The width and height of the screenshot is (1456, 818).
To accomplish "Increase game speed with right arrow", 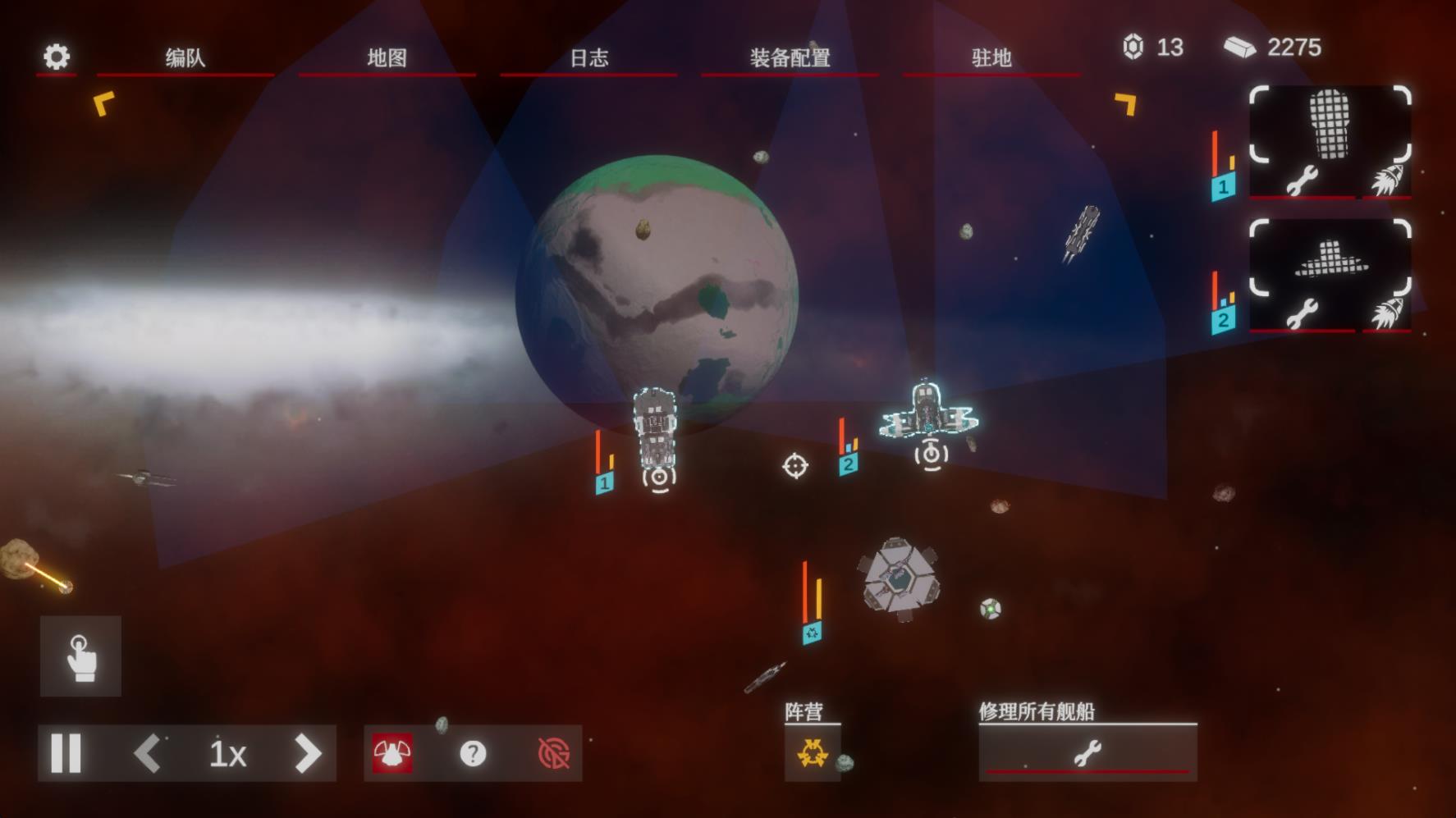I will point(308,753).
